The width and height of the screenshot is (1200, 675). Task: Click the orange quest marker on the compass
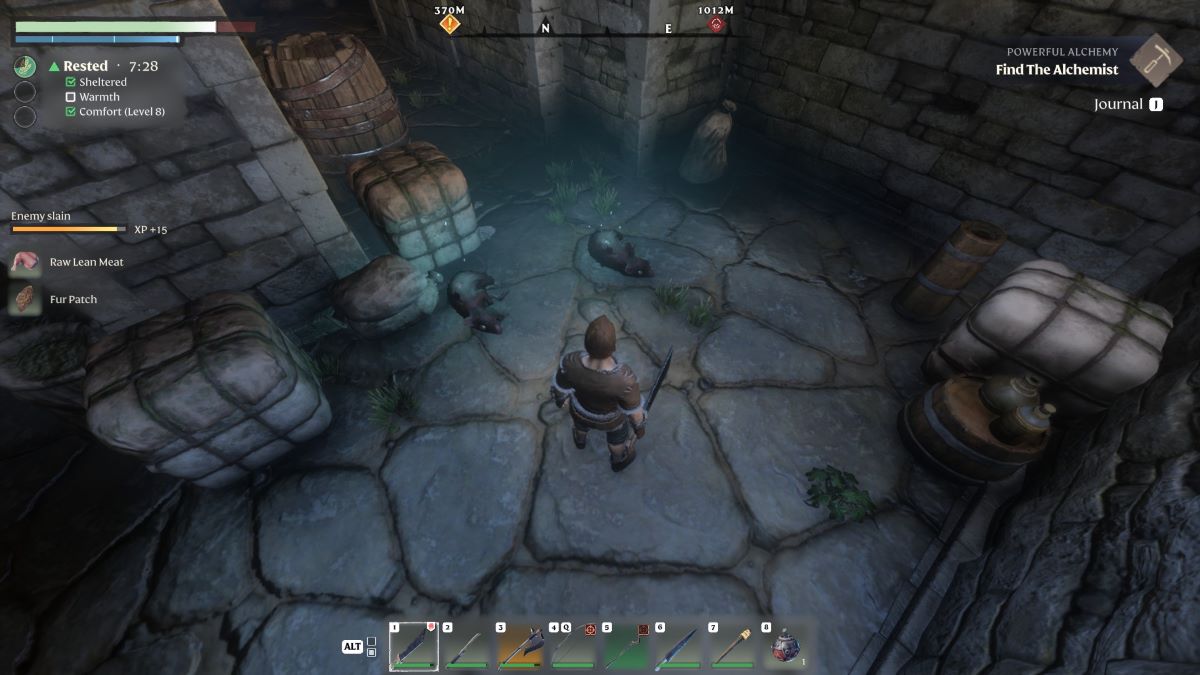click(x=450, y=23)
